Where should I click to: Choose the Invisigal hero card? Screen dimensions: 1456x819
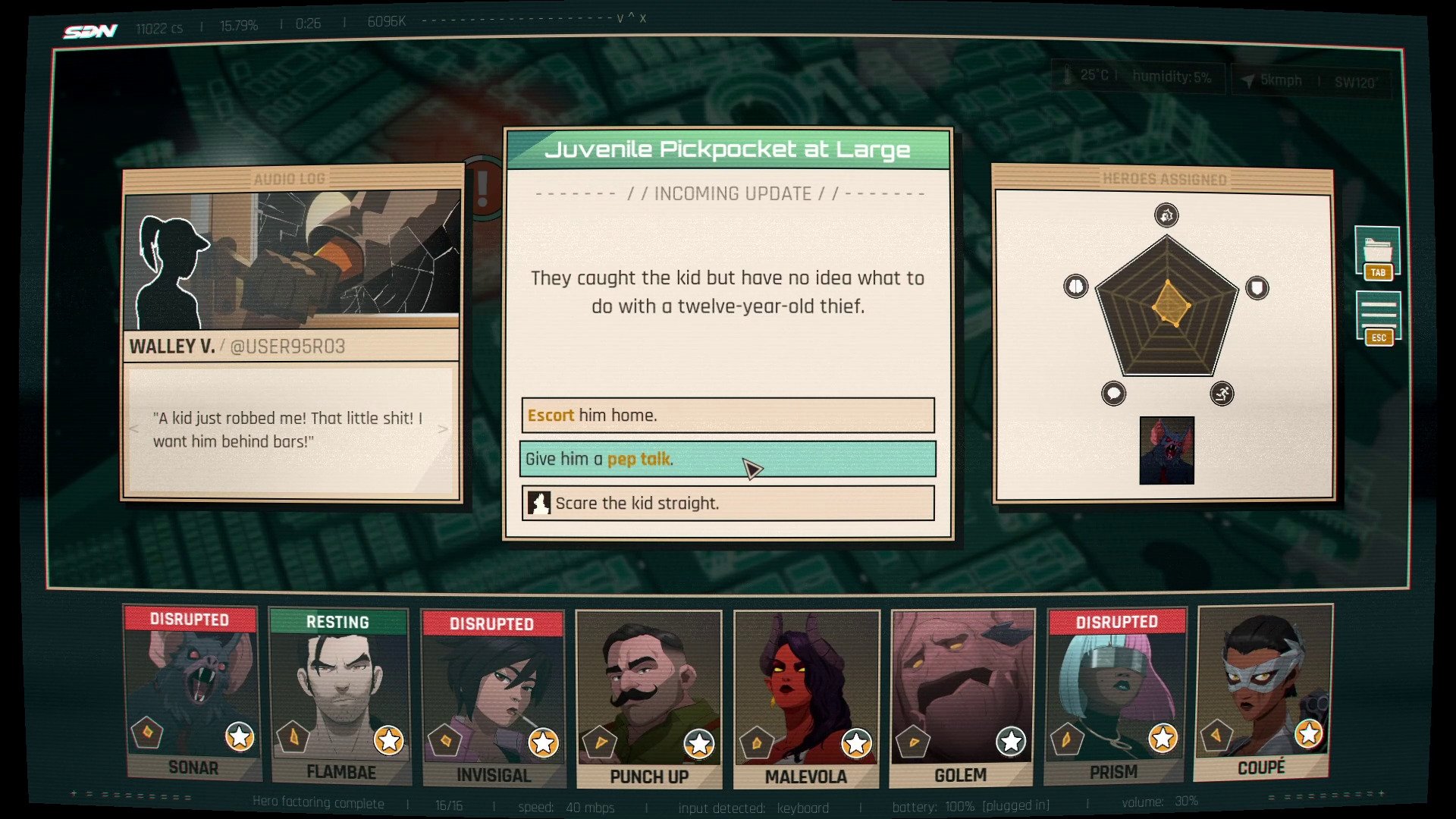(x=494, y=698)
